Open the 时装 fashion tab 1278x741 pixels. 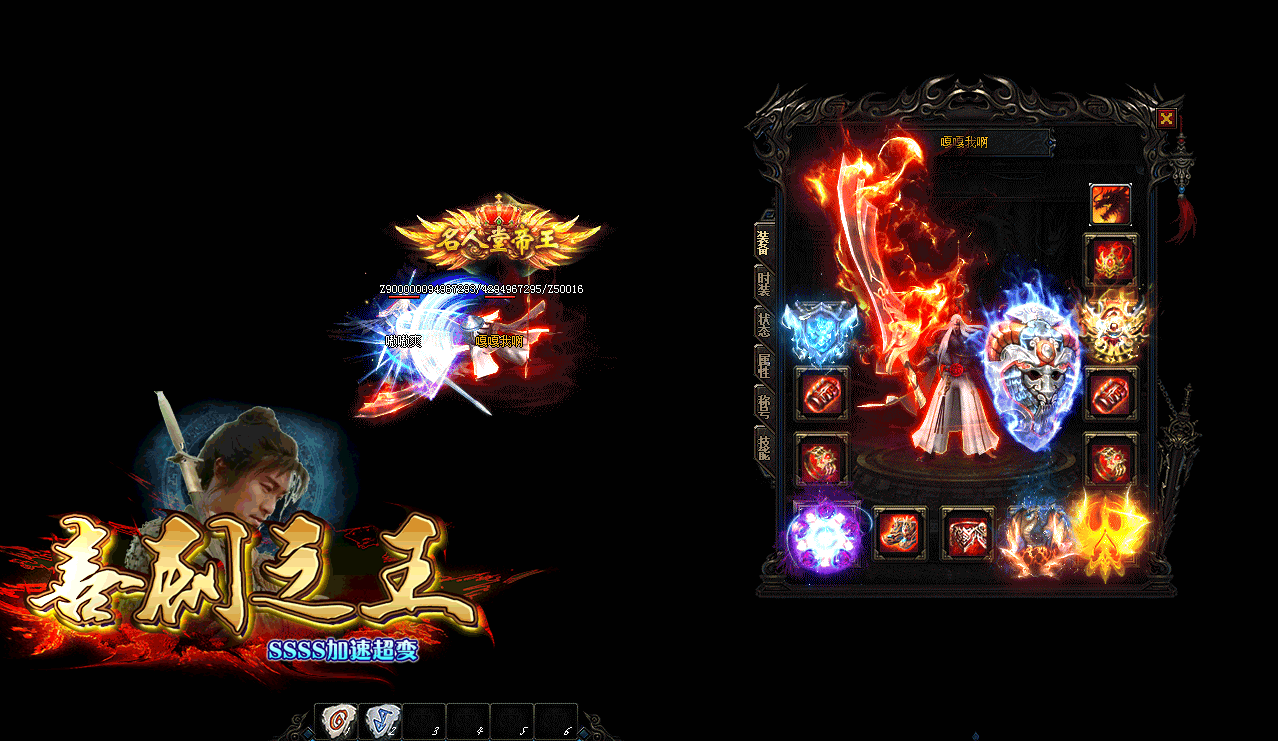(764, 283)
